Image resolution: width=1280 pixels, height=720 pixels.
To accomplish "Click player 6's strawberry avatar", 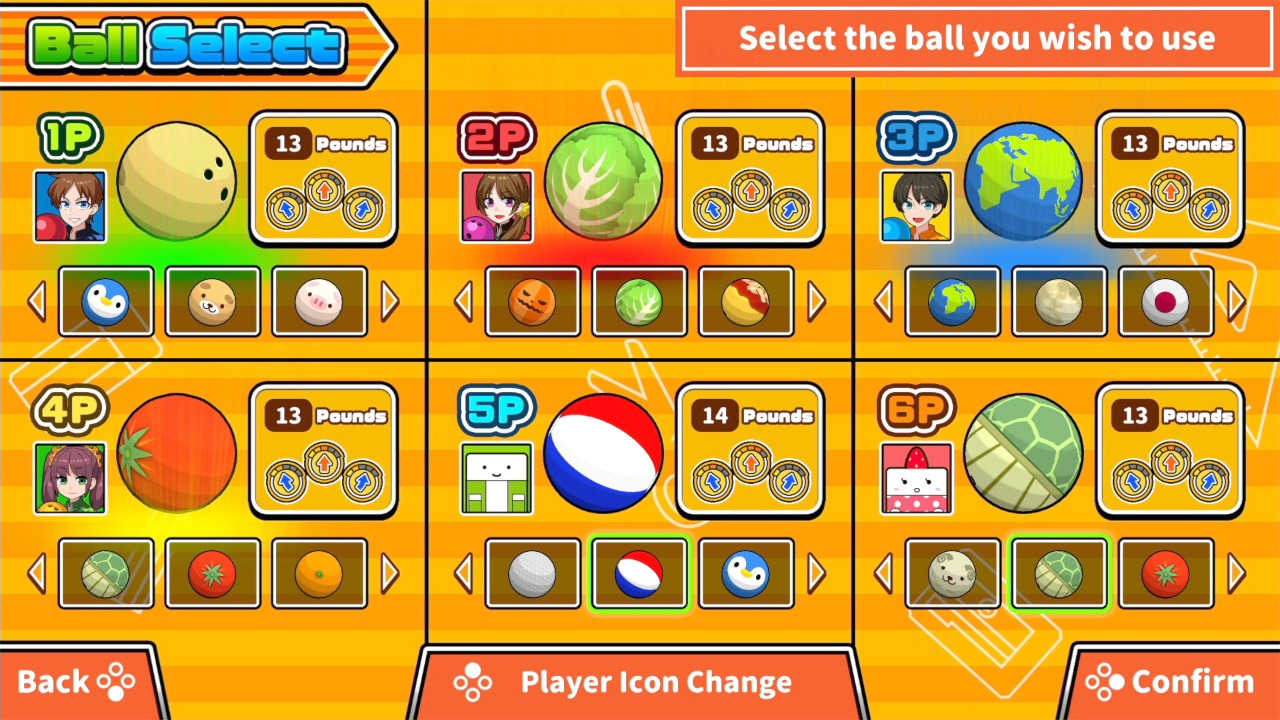I will tap(917, 478).
